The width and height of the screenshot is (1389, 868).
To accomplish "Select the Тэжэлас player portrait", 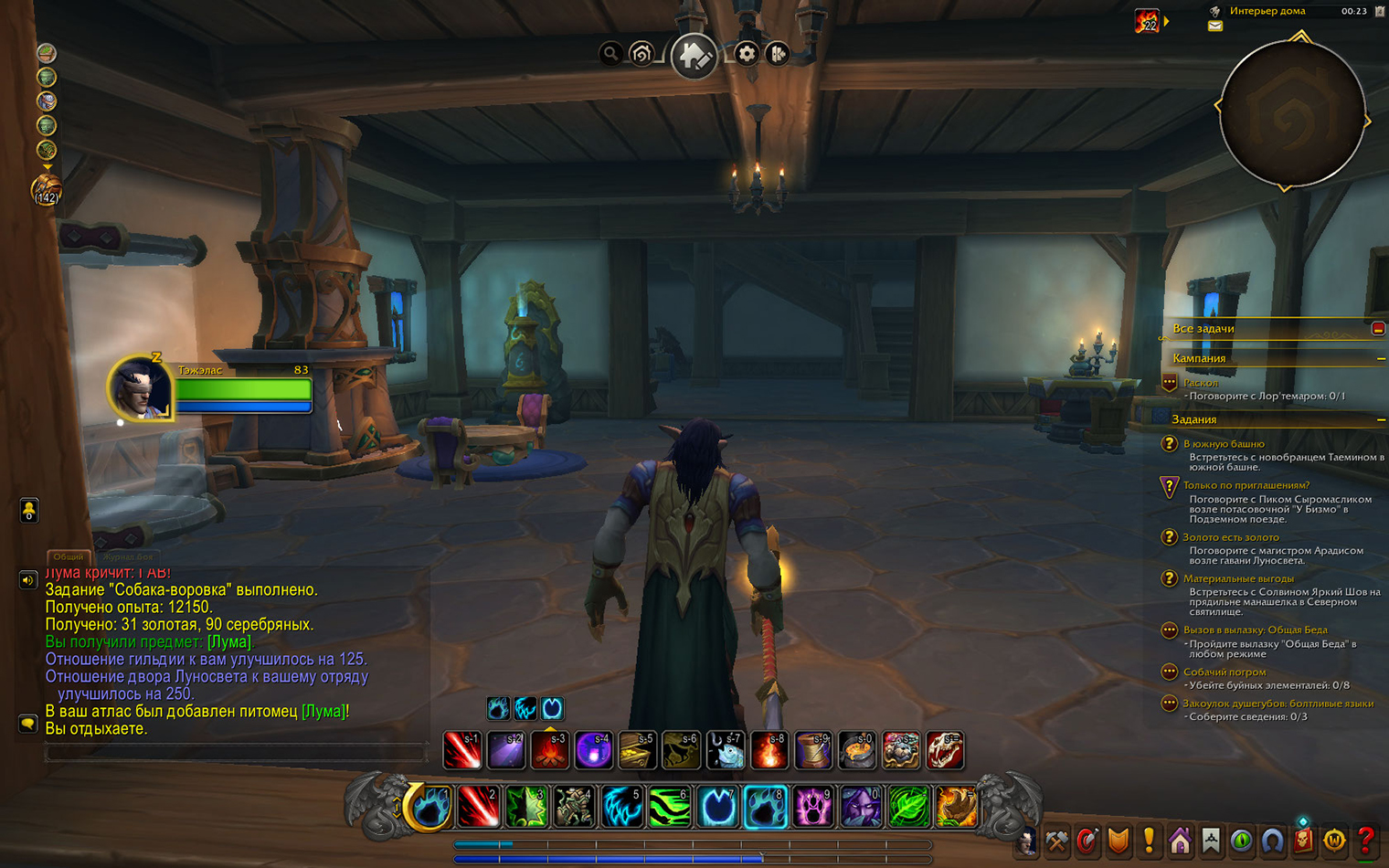I will (141, 387).
